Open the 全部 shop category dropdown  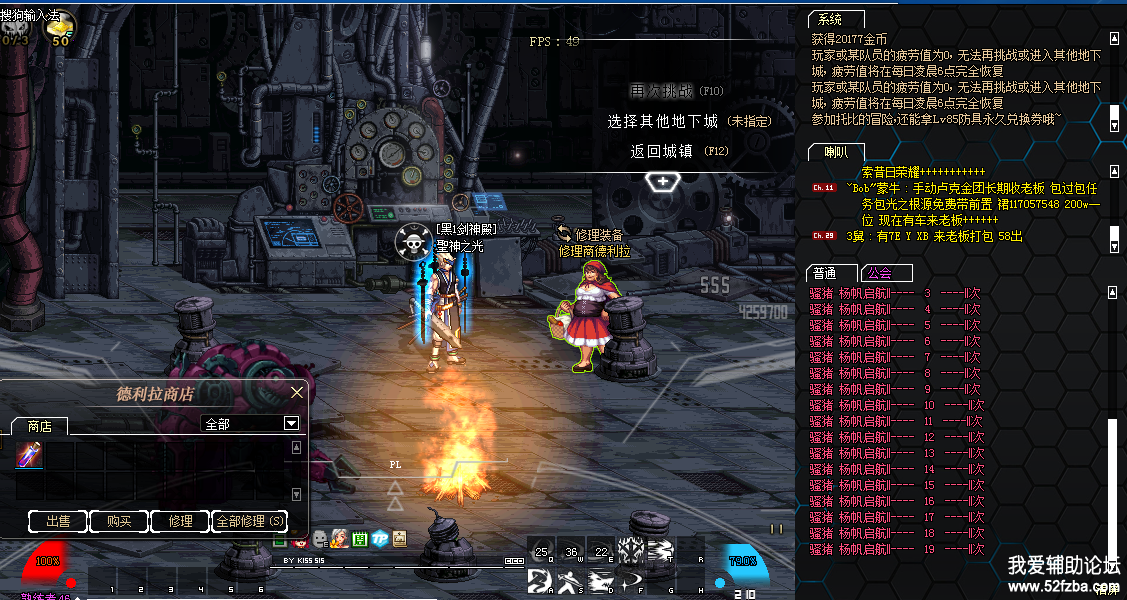[291, 423]
